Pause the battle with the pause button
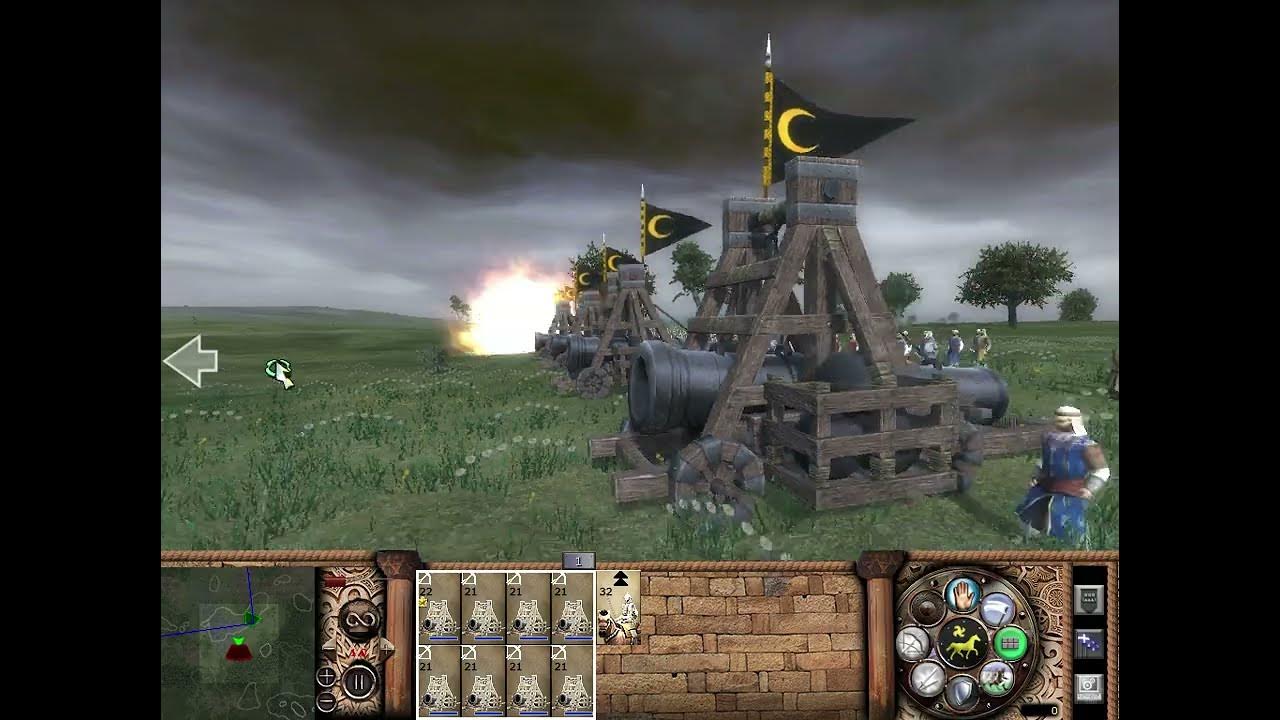1280x720 pixels. tap(359, 682)
